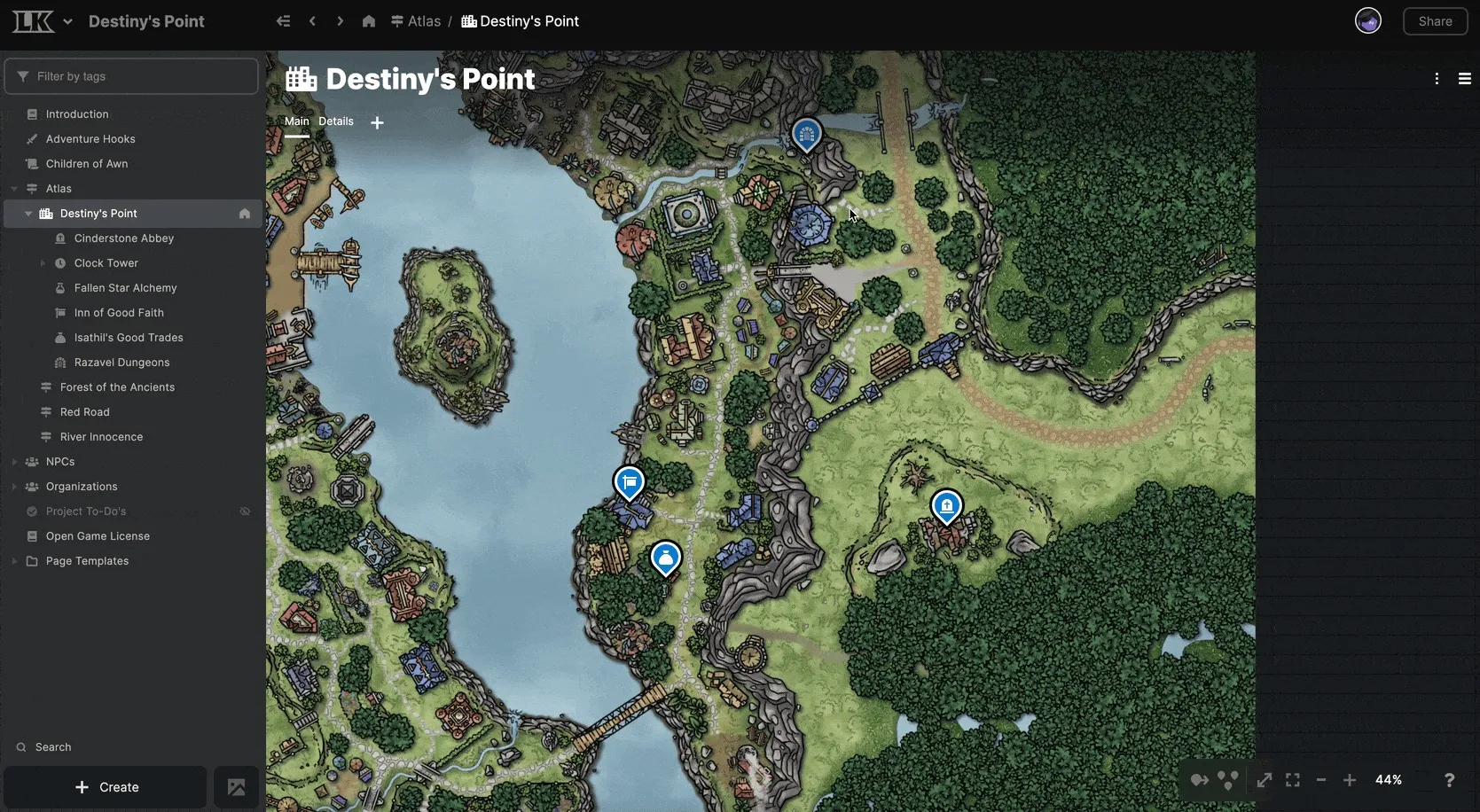Click the image gallery icon beside Create
This screenshot has height=812, width=1480.
click(x=236, y=786)
